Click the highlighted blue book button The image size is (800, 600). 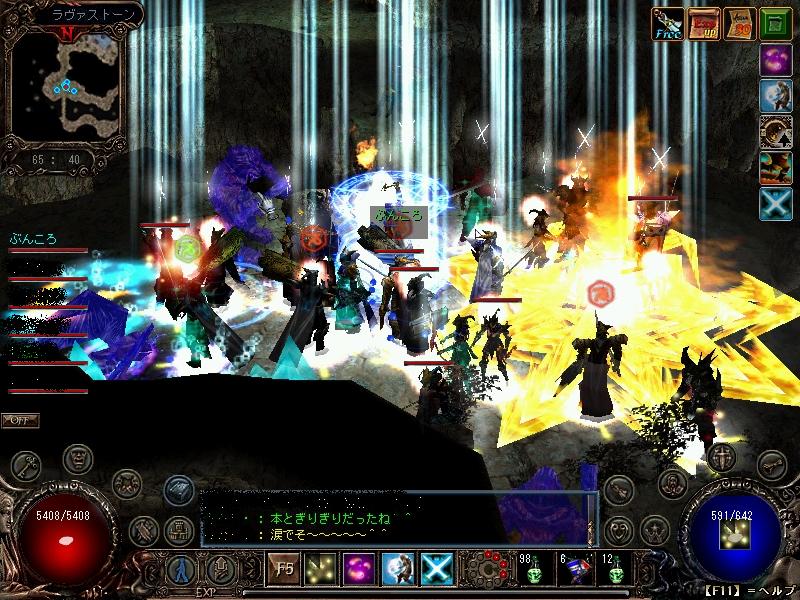tap(178, 487)
